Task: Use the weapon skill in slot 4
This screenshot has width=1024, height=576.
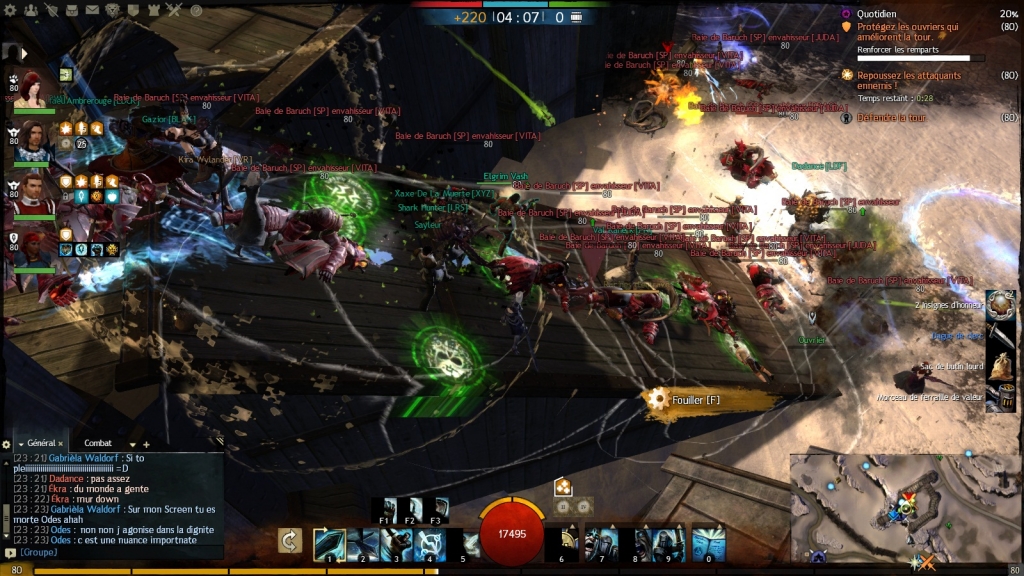Action: [x=429, y=544]
